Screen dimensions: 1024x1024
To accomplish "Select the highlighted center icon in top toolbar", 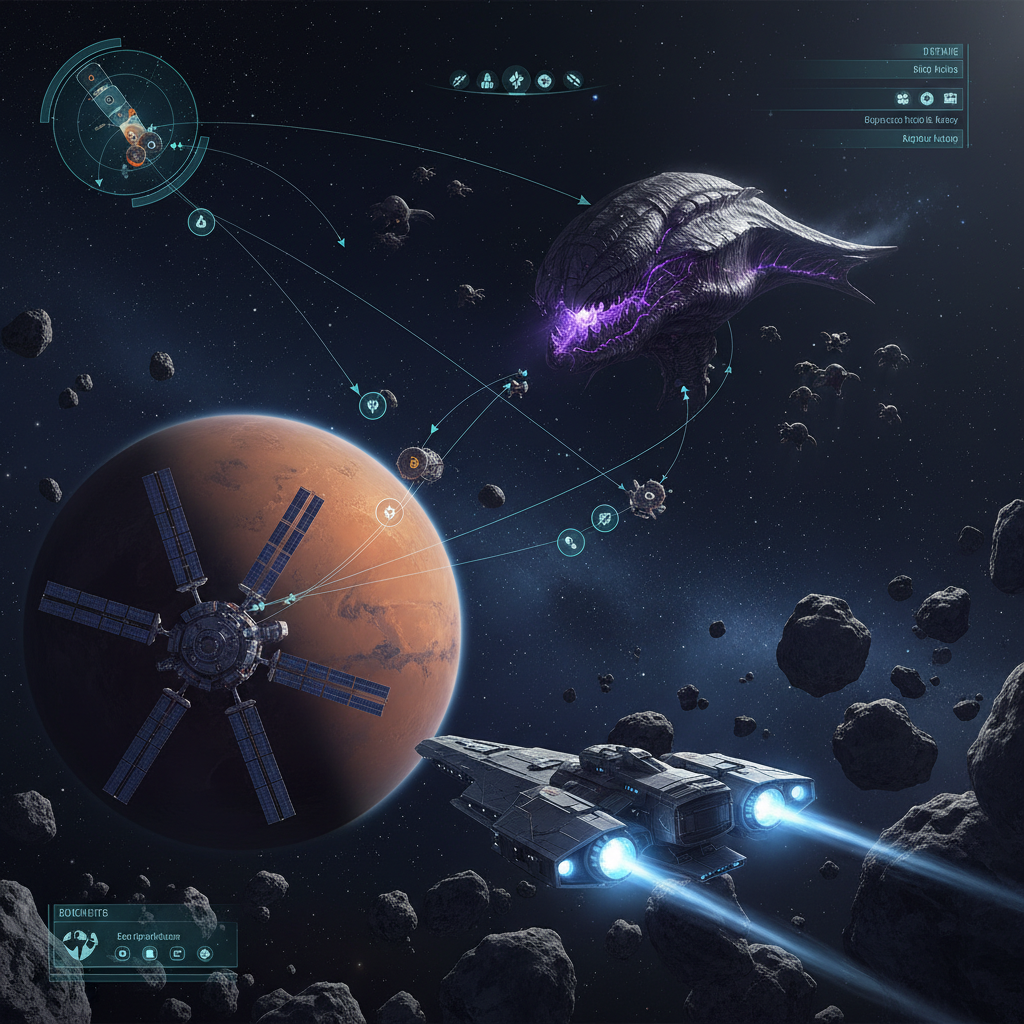I will [x=516, y=78].
